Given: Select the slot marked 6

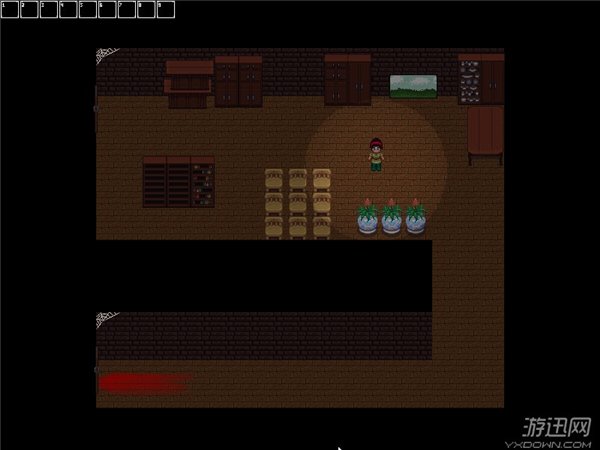Looking at the screenshot, I should point(107,9).
